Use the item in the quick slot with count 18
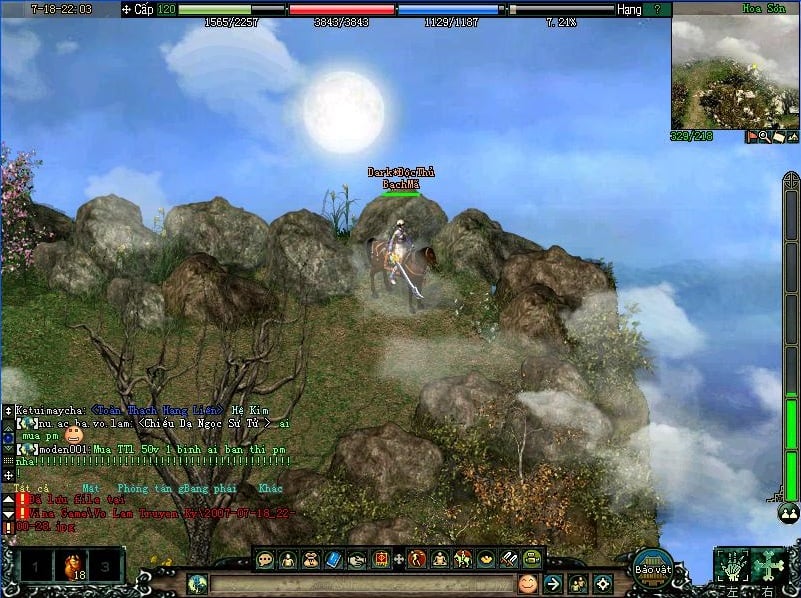Image resolution: width=801 pixels, height=598 pixels. [71, 567]
